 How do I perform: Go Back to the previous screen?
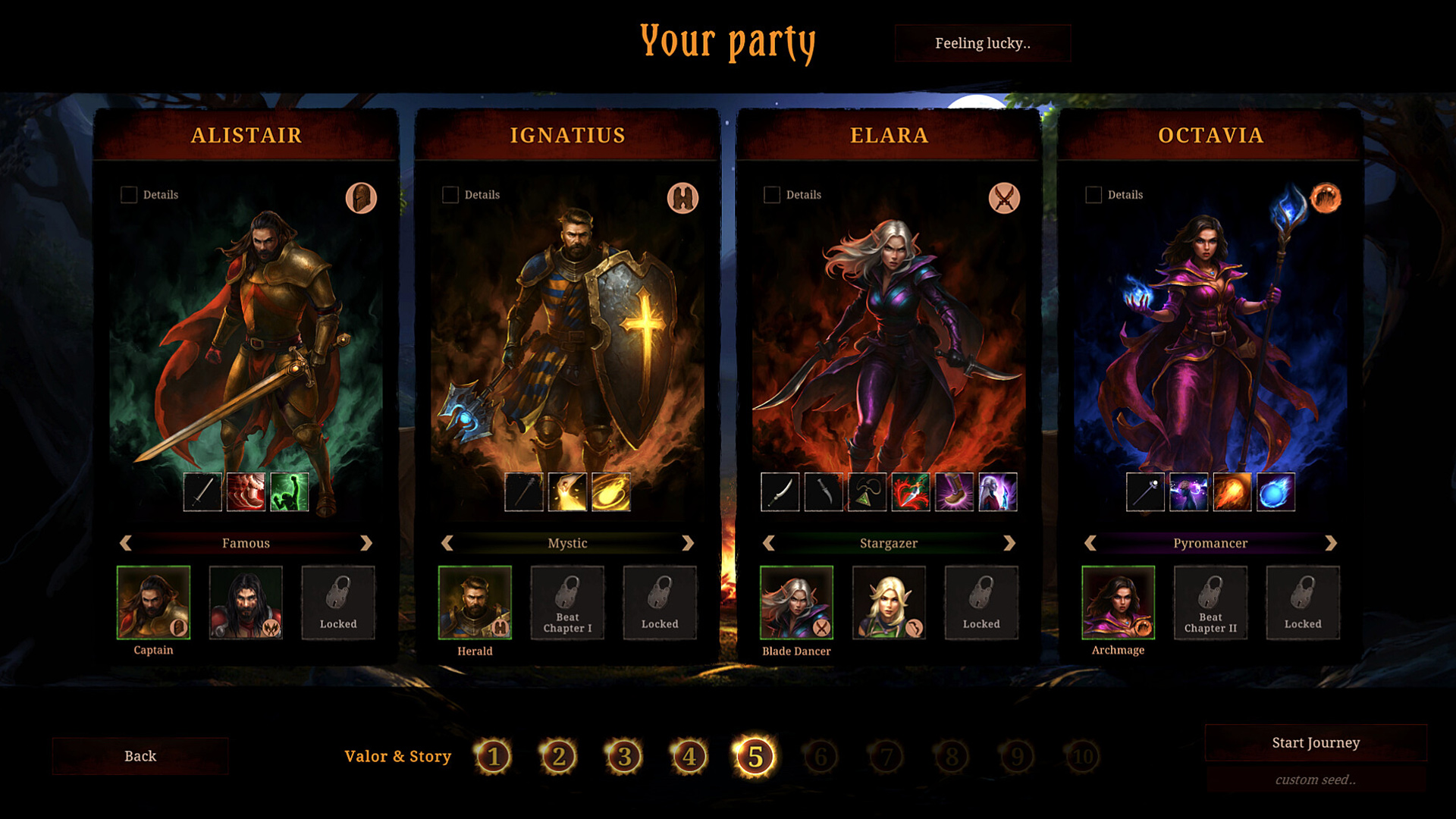[140, 756]
